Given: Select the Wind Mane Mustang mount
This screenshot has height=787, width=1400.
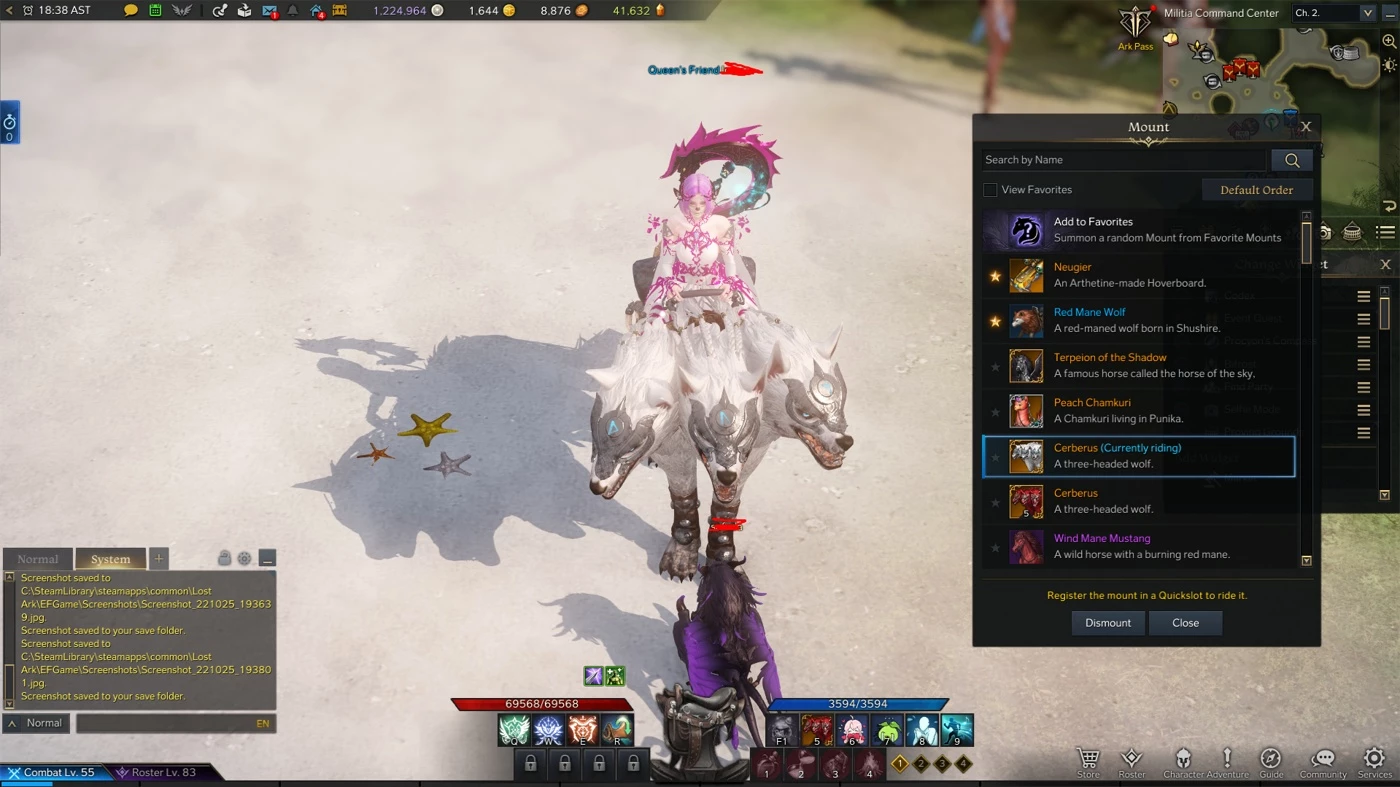Looking at the screenshot, I should (1138, 546).
